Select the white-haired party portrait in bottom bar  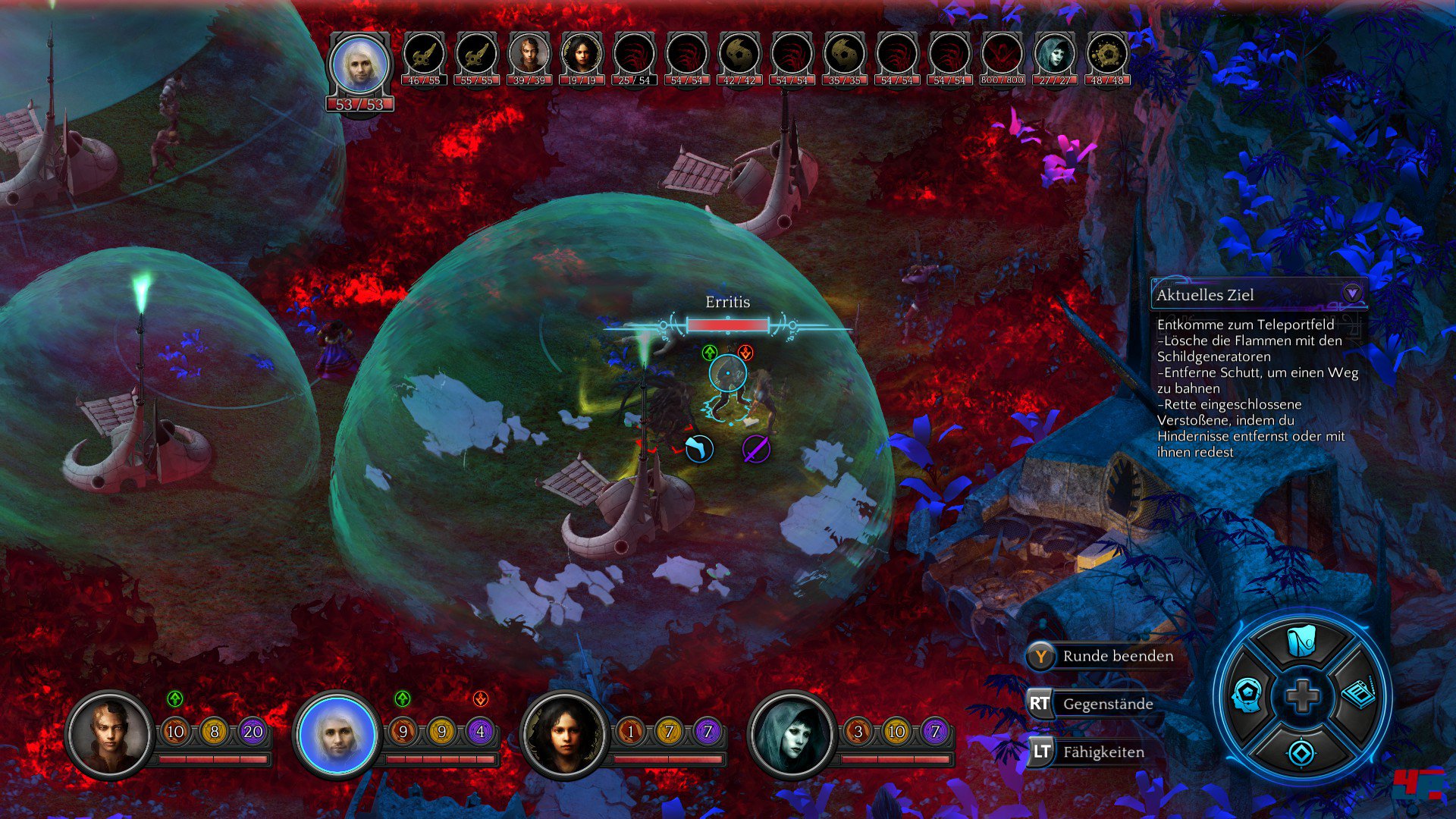coord(336,734)
